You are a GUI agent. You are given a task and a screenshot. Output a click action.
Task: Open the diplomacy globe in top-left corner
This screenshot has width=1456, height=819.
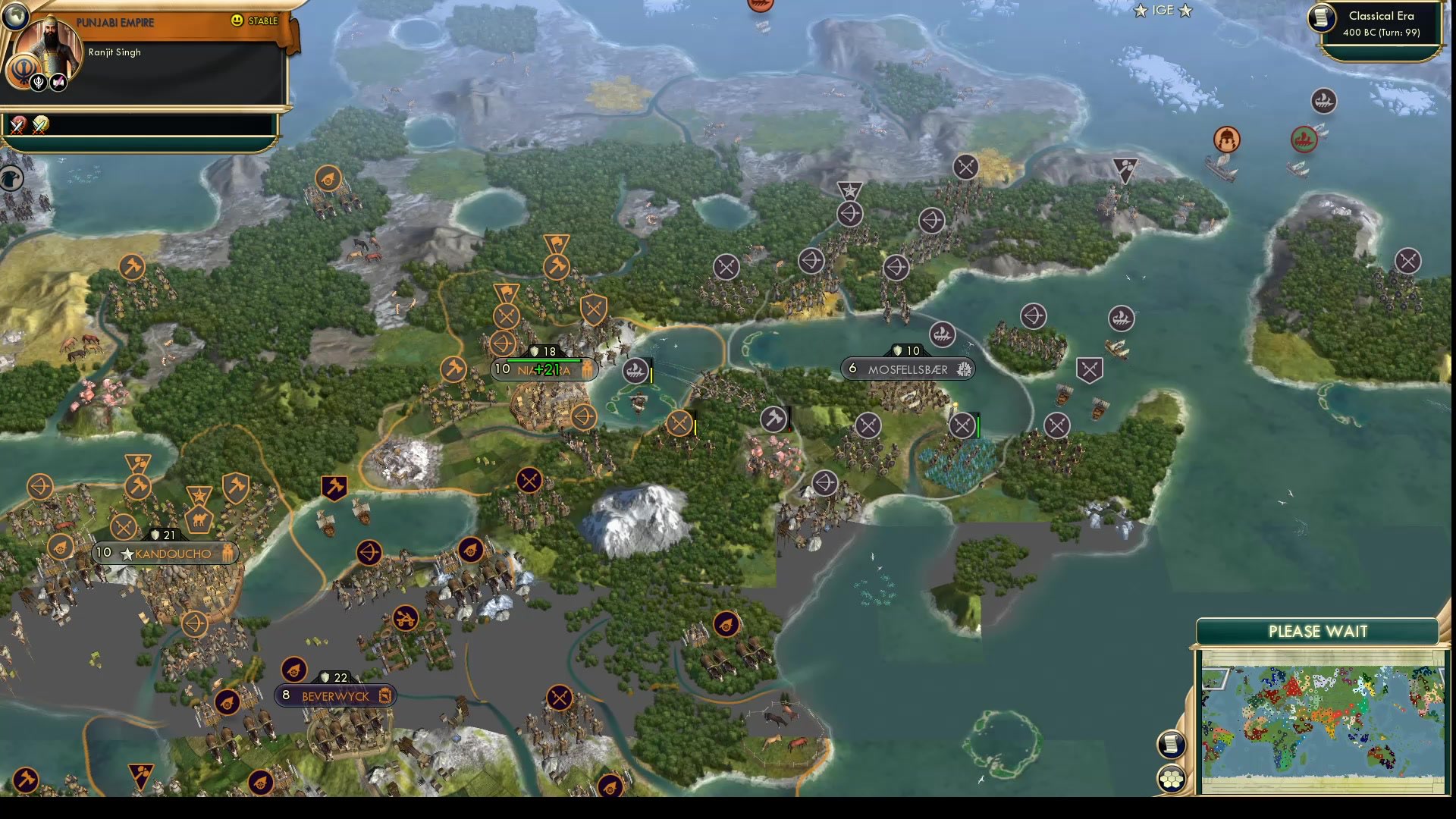click(15, 16)
